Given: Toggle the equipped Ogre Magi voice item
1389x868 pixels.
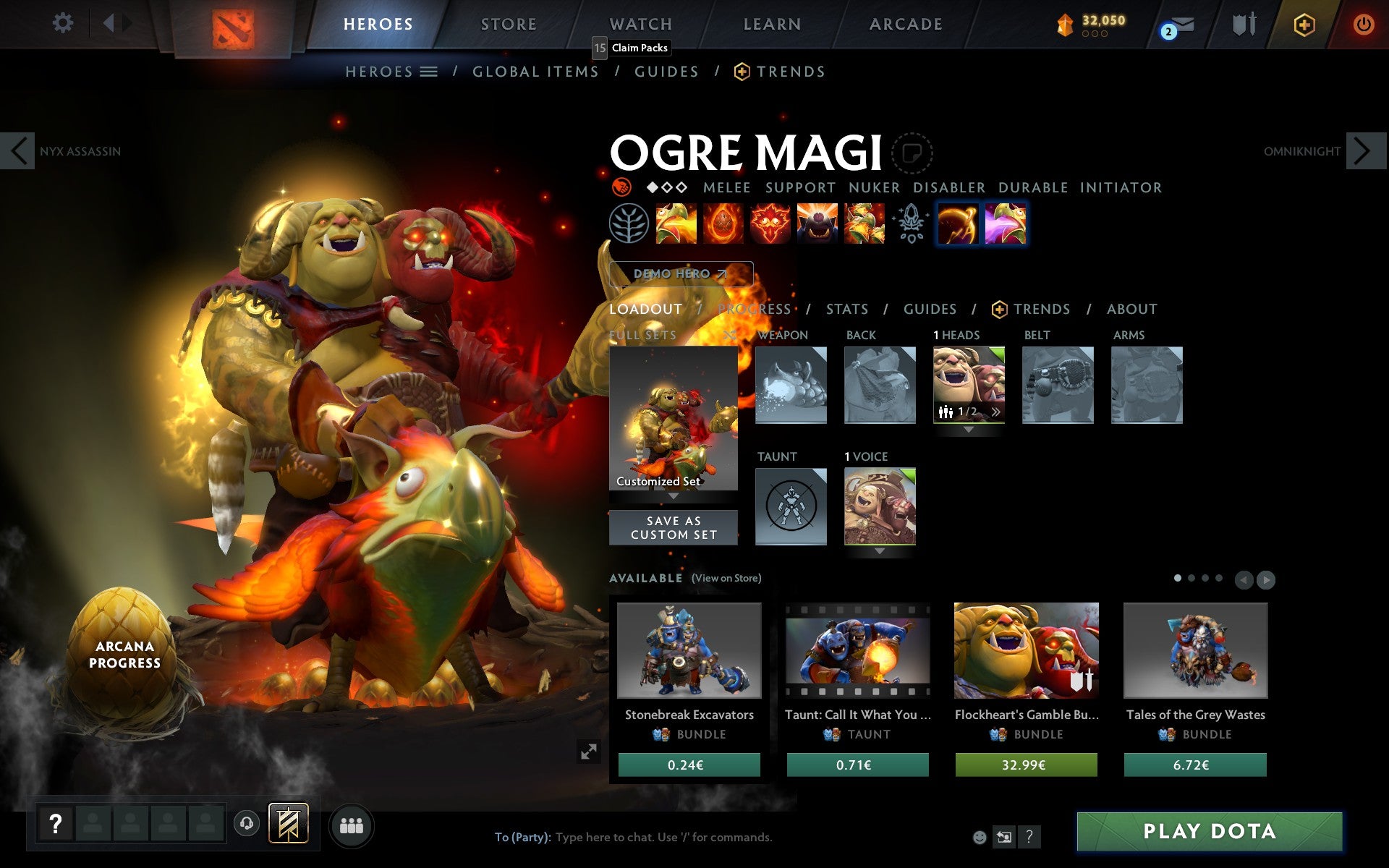Looking at the screenshot, I should [880, 506].
